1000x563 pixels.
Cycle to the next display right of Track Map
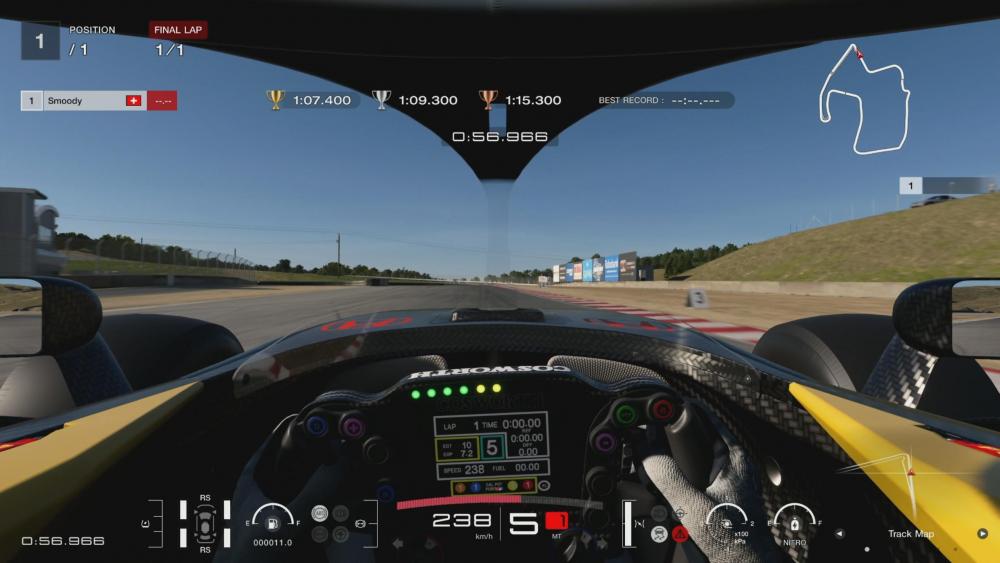point(982,534)
